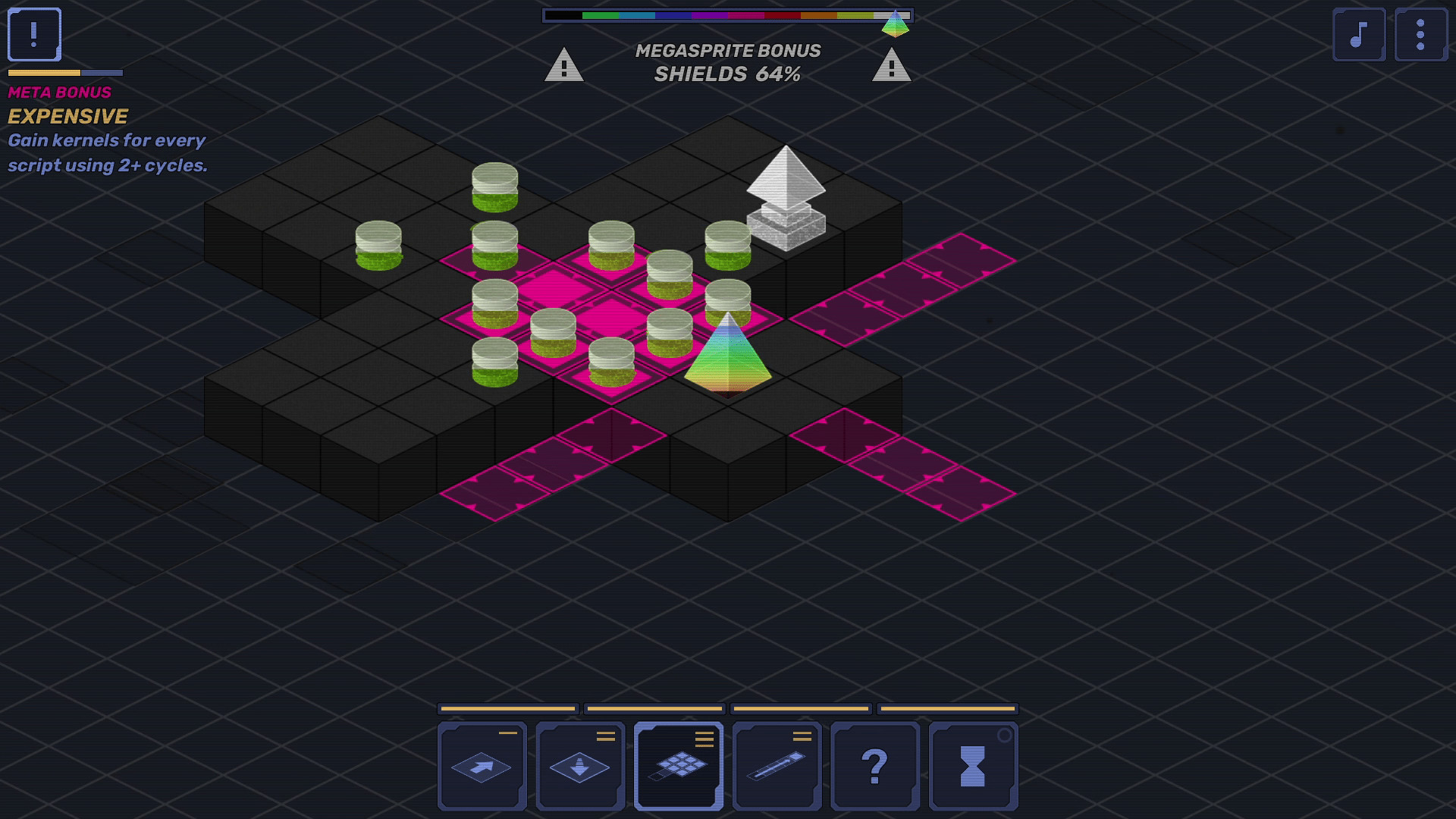Open the three-dot options menu
Image resolution: width=1456 pixels, height=819 pixels.
[1422, 33]
